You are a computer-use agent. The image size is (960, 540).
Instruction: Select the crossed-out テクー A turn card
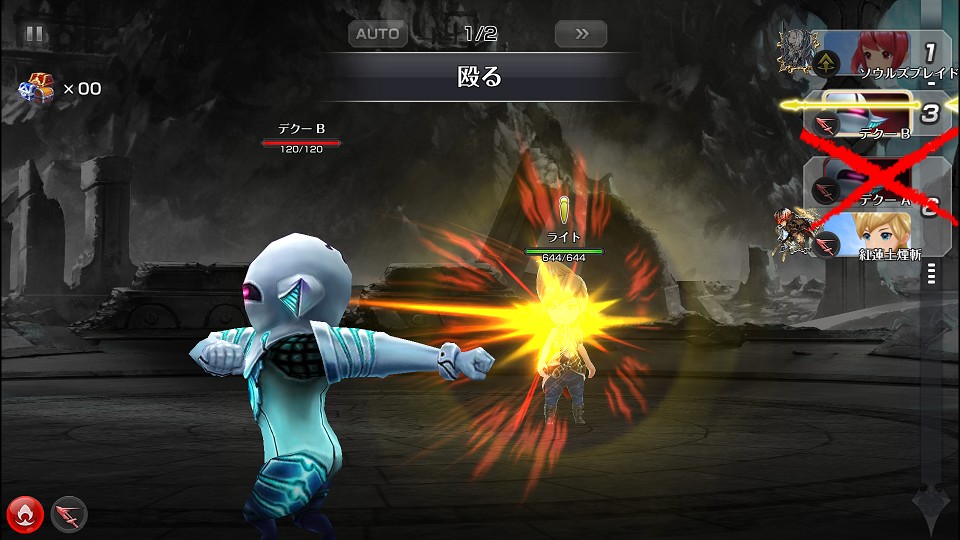click(870, 182)
